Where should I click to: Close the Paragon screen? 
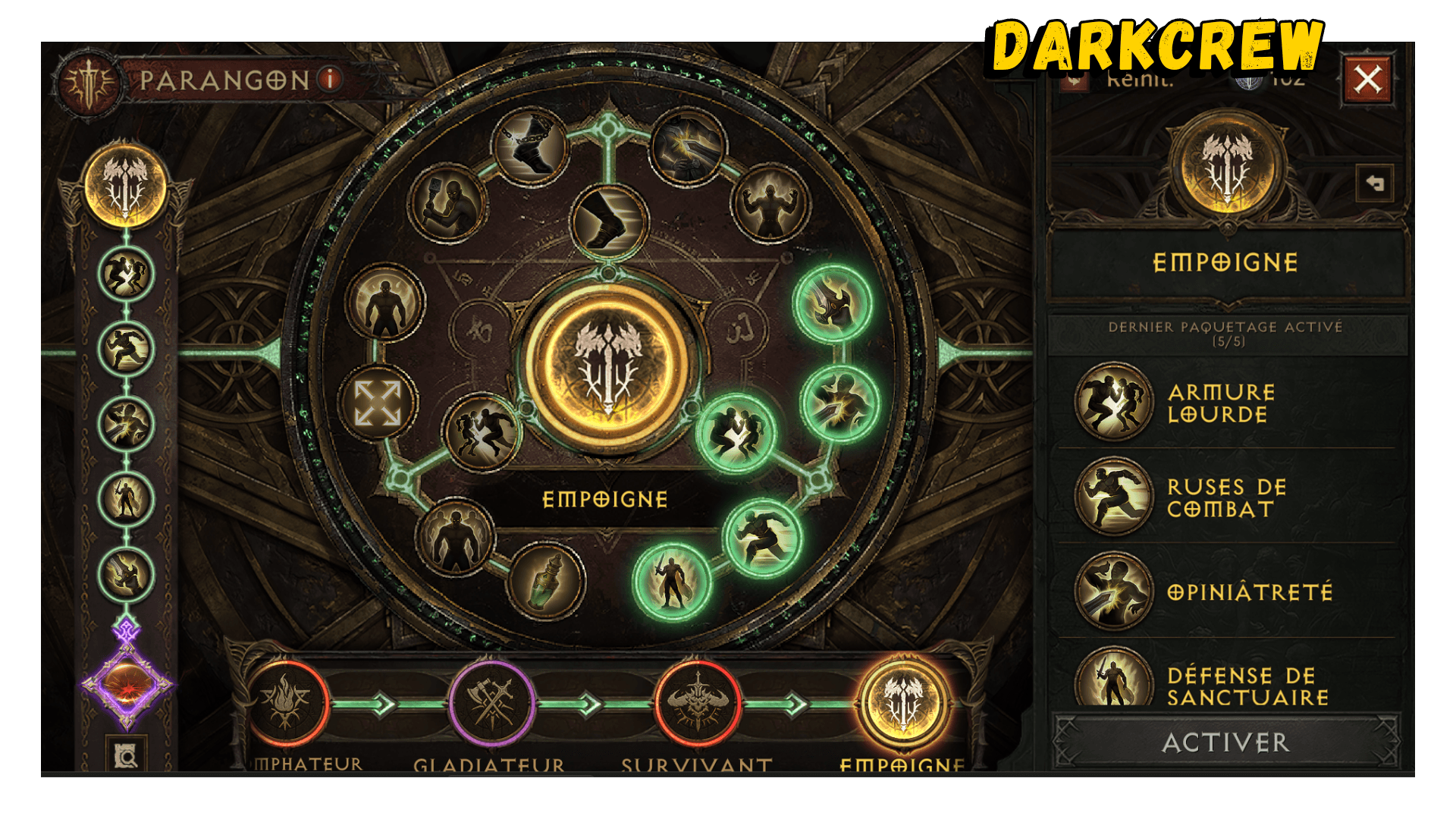tap(1367, 79)
